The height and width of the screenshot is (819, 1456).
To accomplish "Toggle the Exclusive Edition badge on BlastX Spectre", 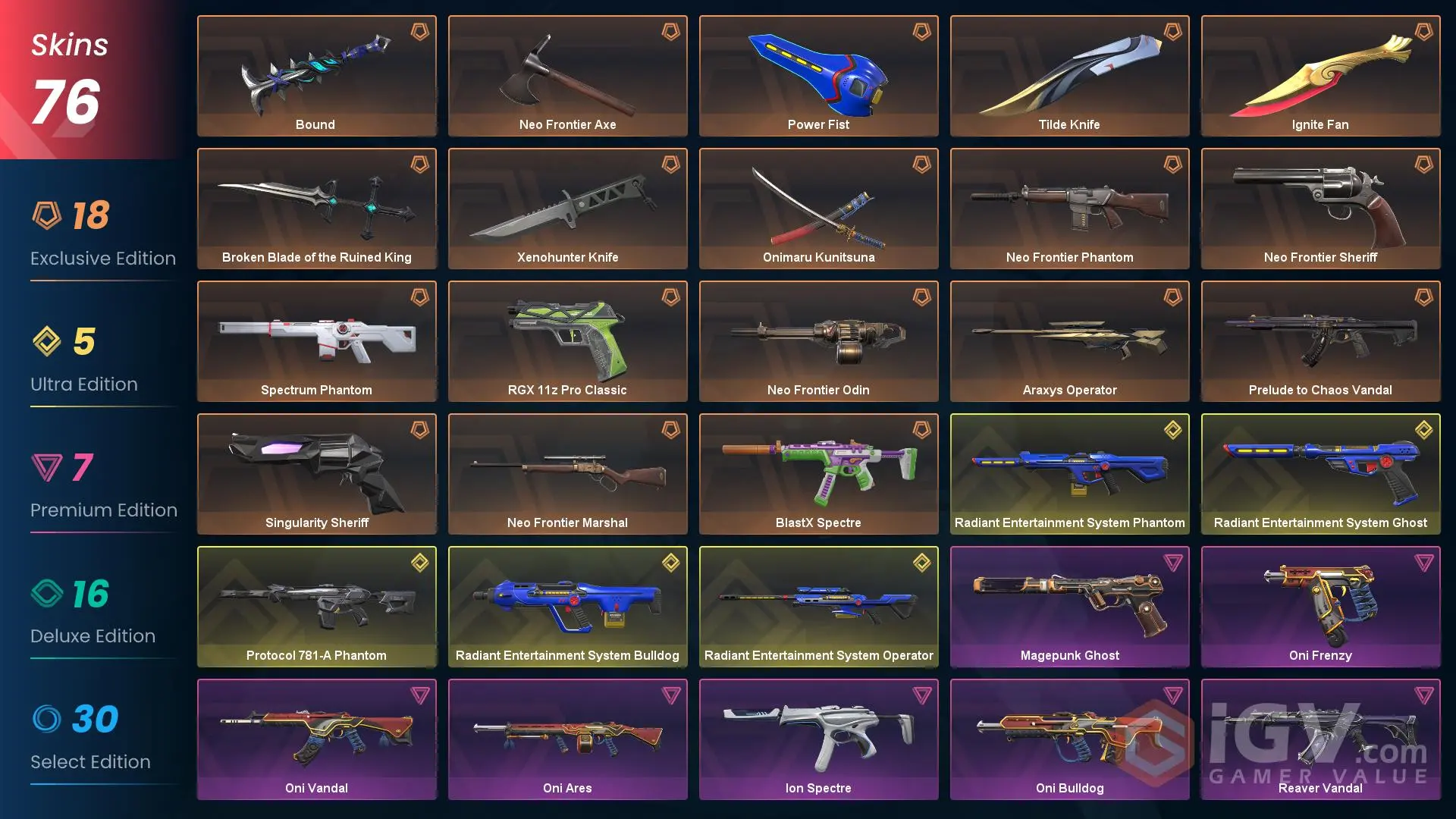I will [922, 429].
